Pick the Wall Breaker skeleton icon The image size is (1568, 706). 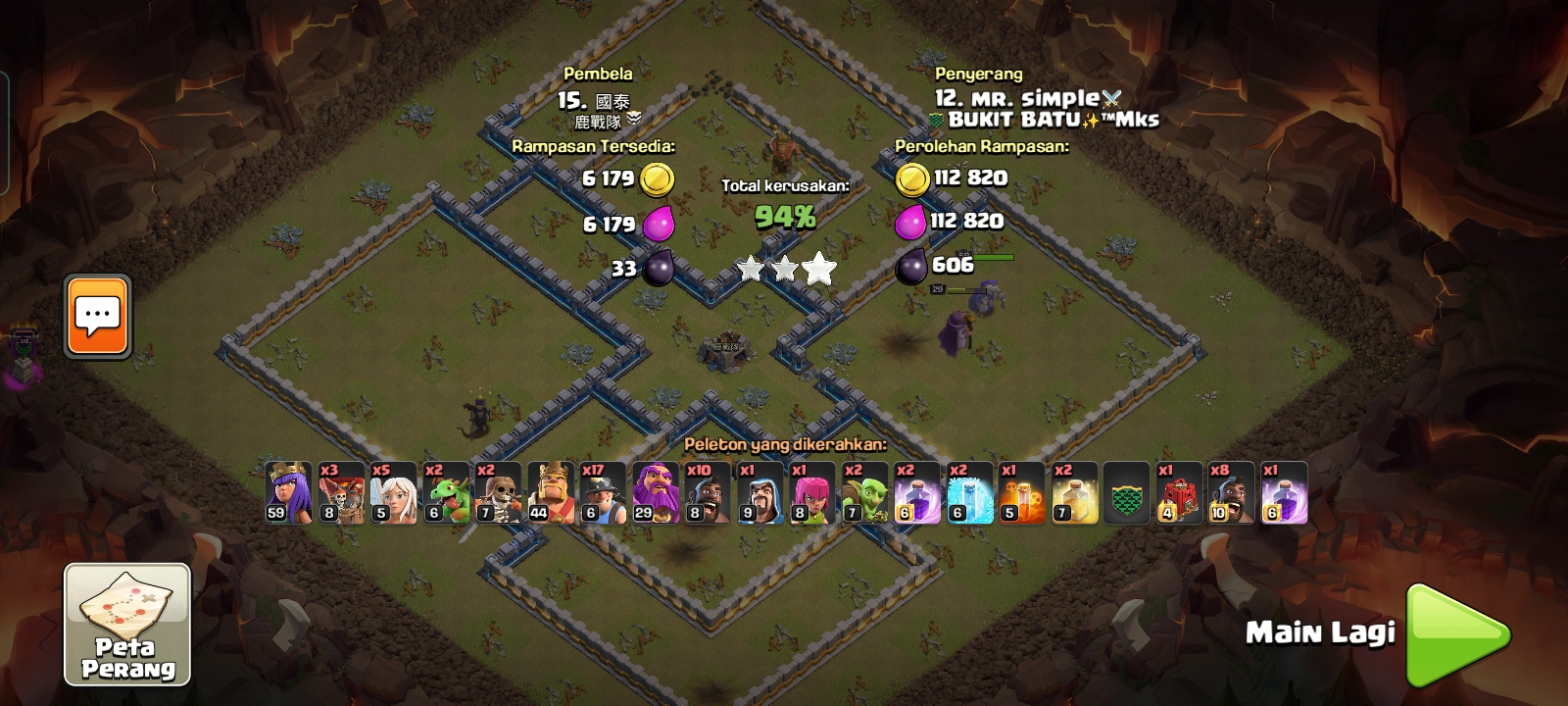(x=499, y=492)
